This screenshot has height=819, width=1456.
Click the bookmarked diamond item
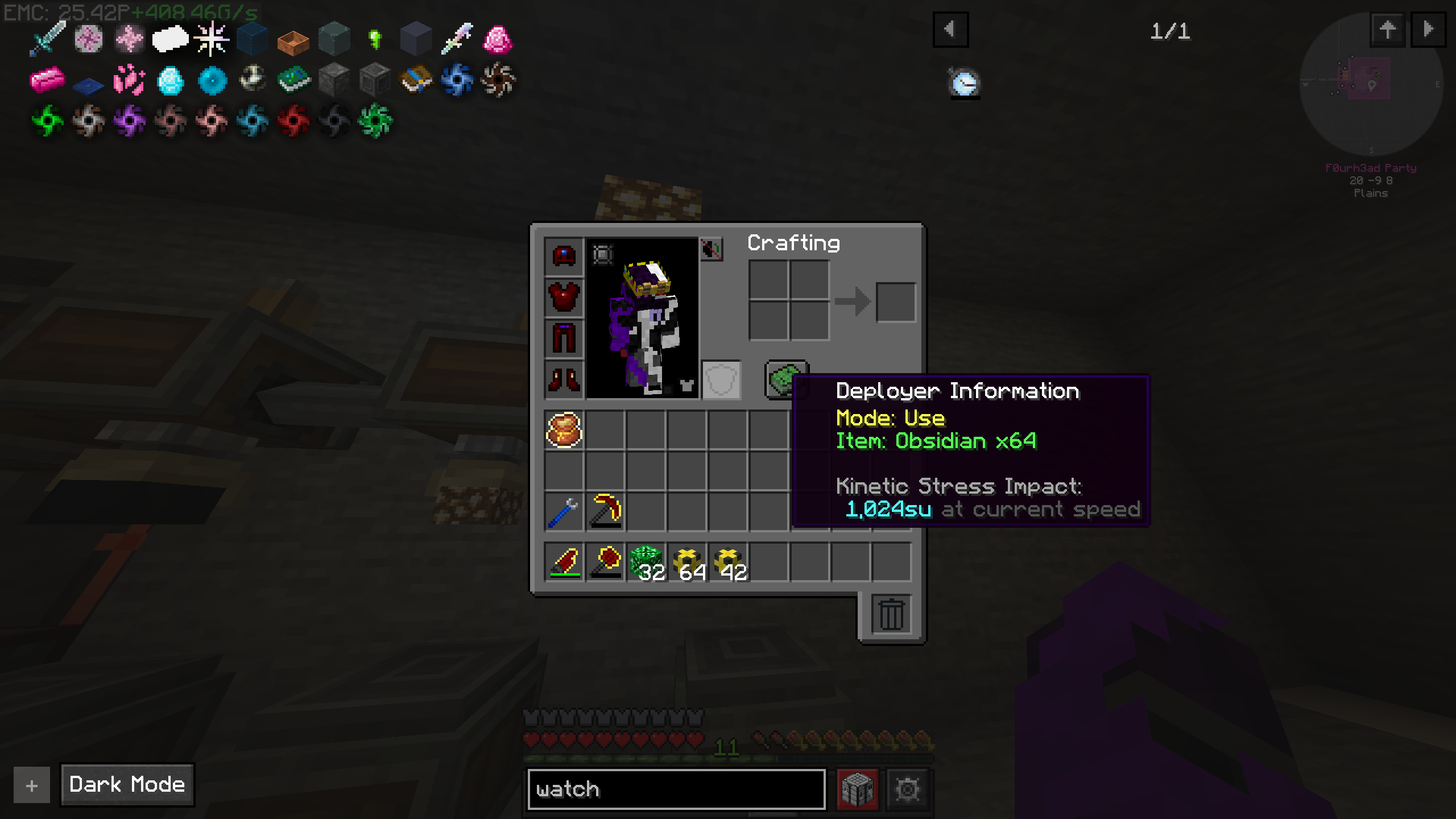tap(169, 81)
